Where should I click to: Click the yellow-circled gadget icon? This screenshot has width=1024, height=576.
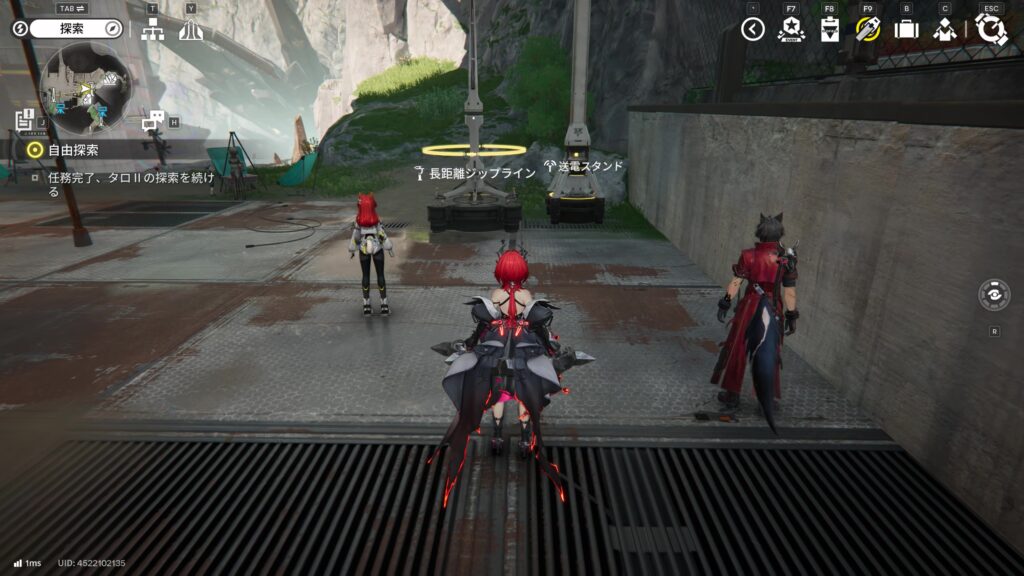coord(867,29)
